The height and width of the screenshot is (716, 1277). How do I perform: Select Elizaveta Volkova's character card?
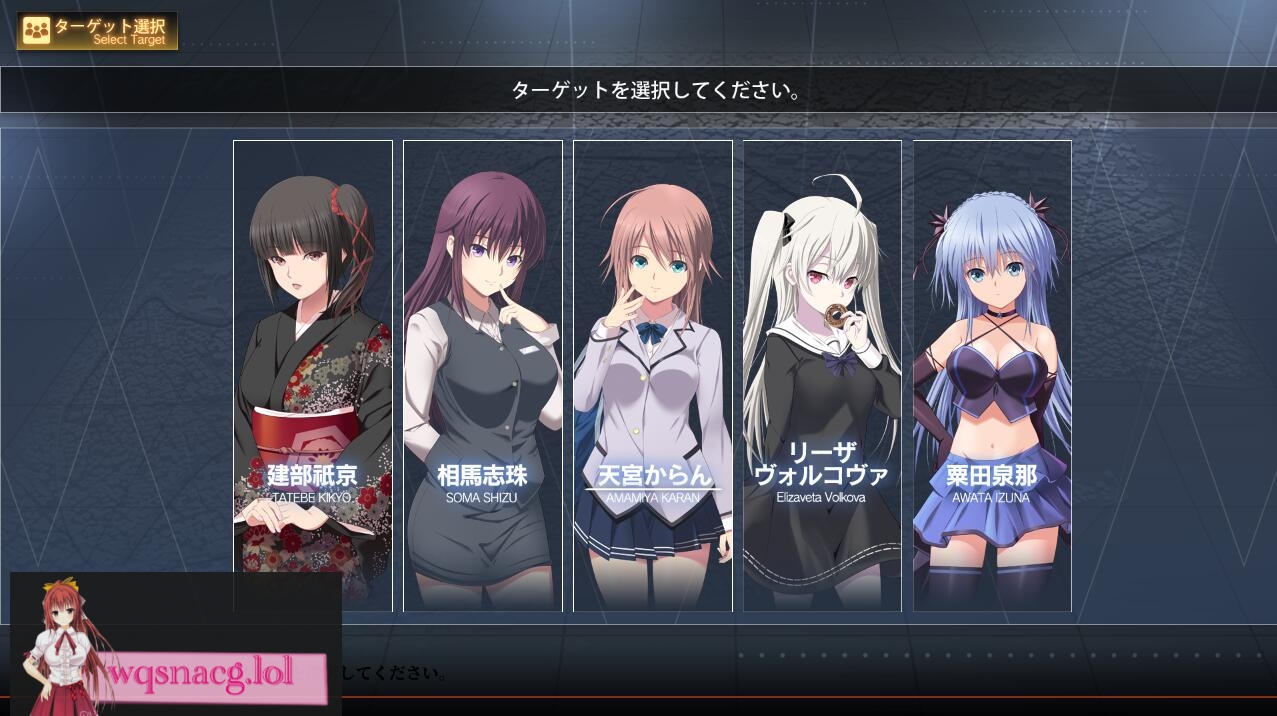[x=822, y=375]
